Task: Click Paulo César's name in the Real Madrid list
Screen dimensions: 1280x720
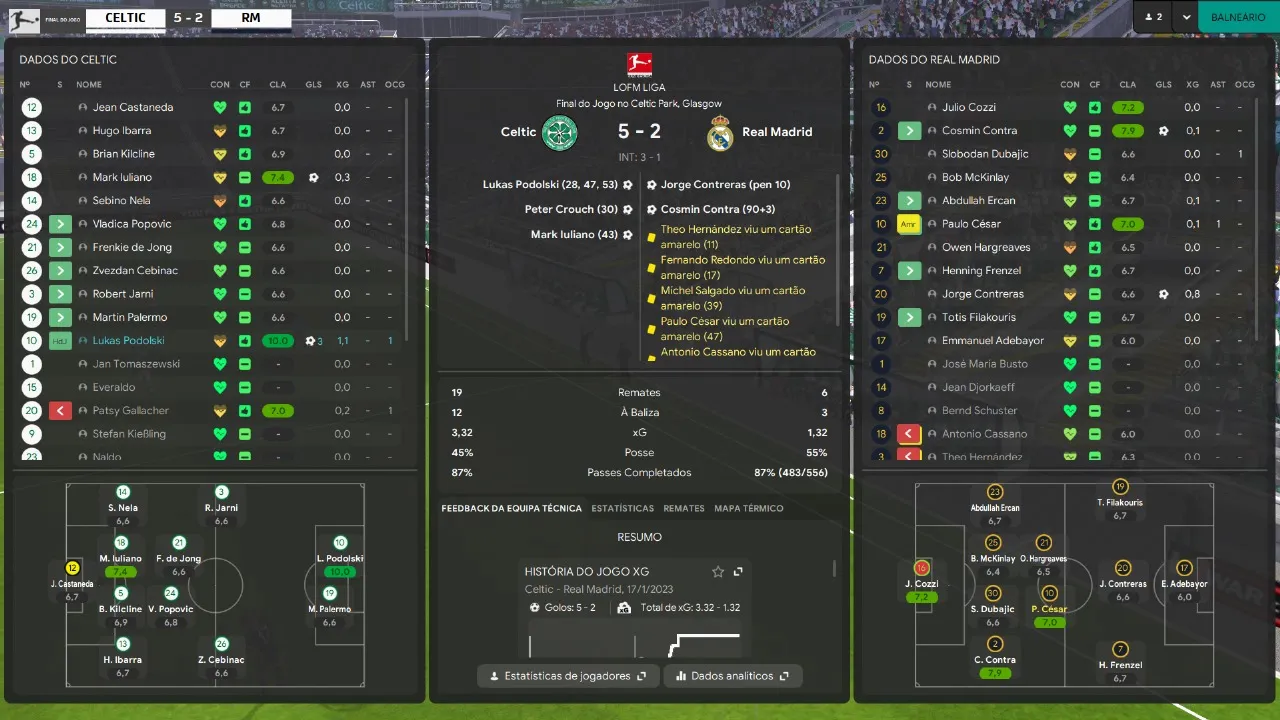Action: (971, 224)
